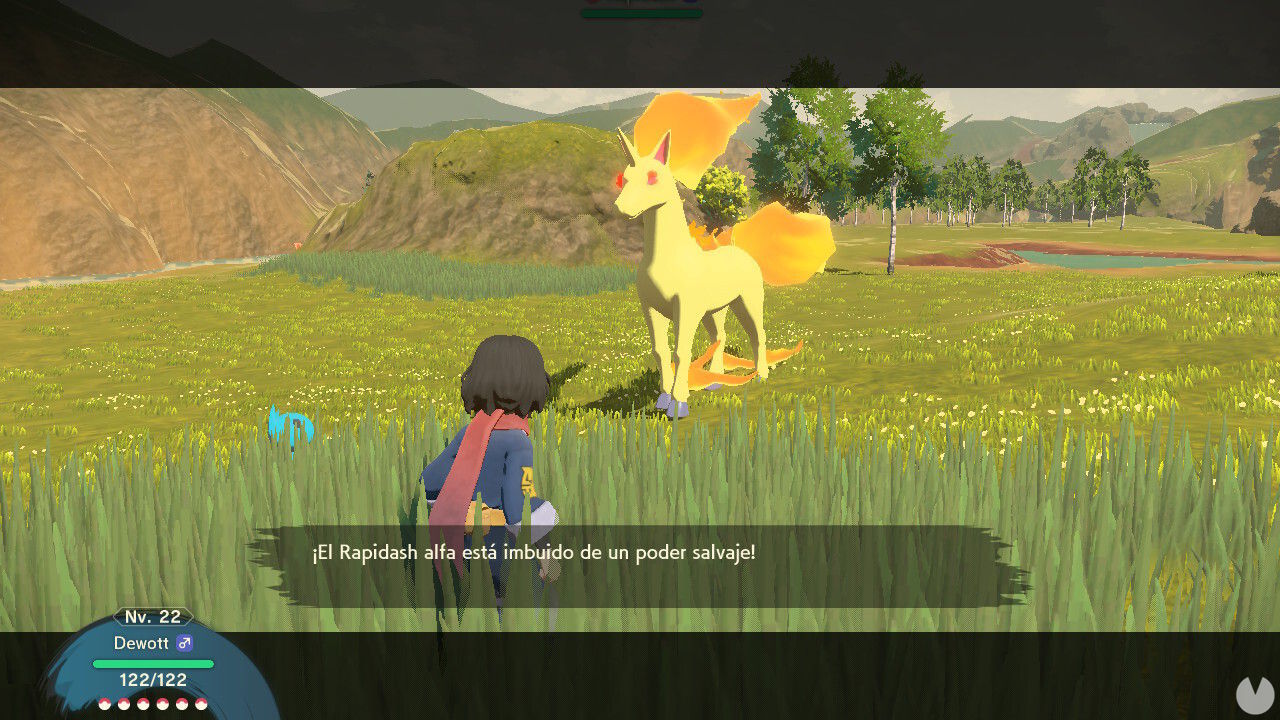Select the last Pokéball in the party row
Viewport: 1280px width, 720px height.
pos(202,703)
